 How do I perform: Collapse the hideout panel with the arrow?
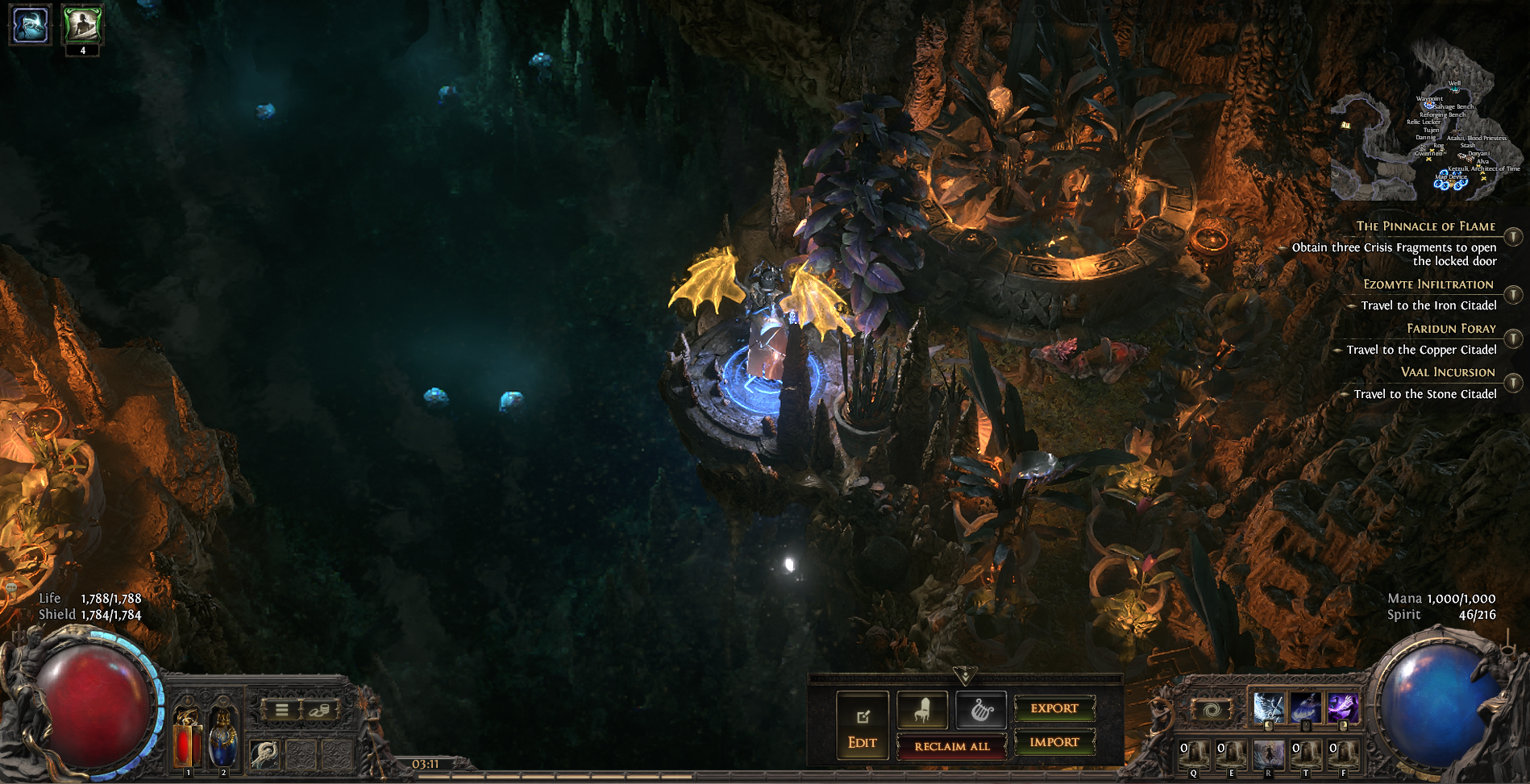pyautogui.click(x=965, y=675)
